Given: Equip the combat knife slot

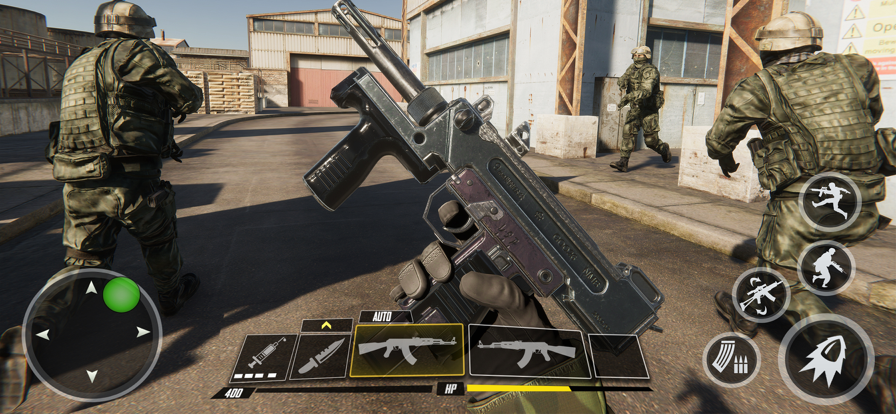Looking at the screenshot, I should [x=322, y=356].
